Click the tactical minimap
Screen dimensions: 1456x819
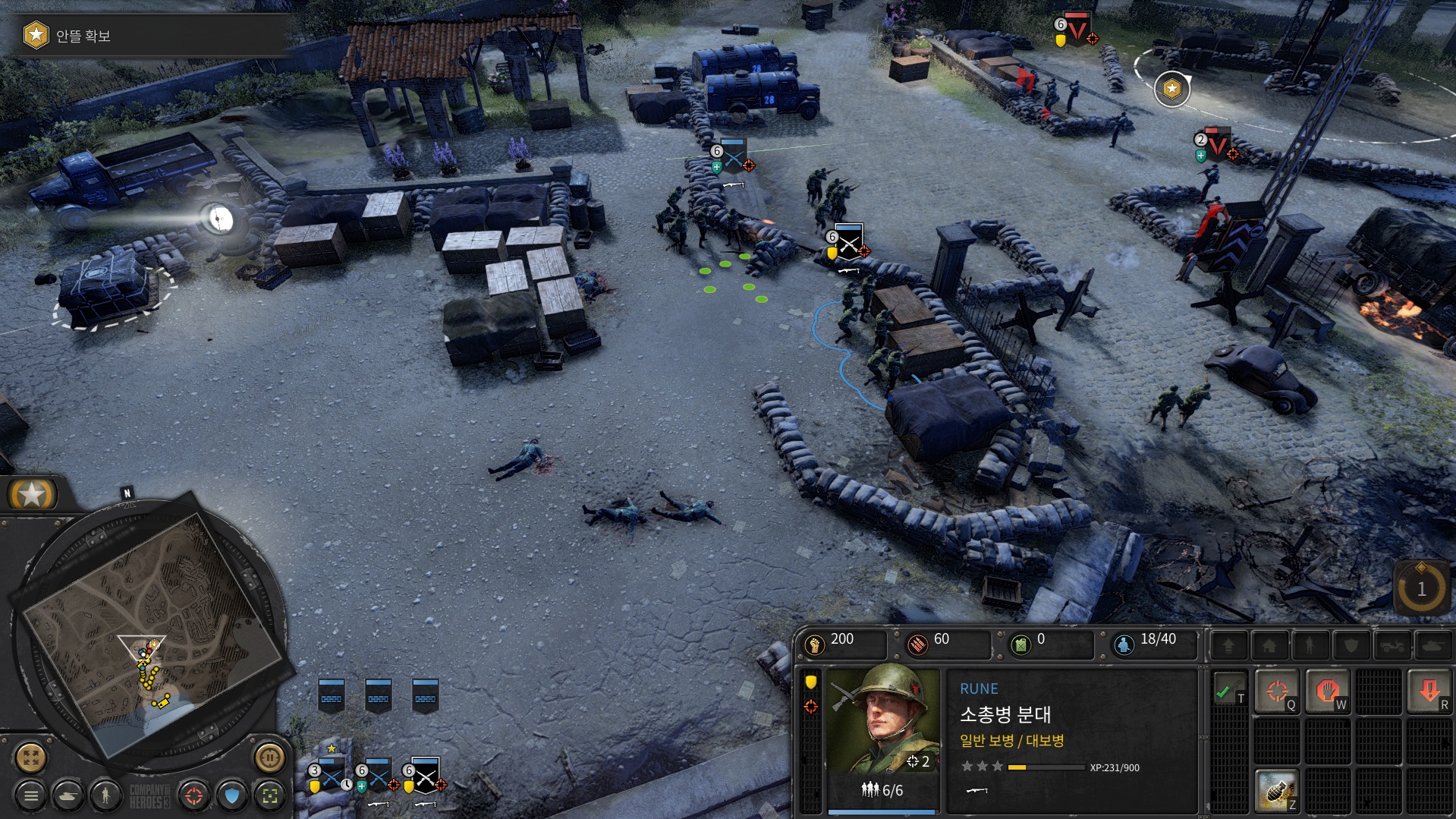pos(152,630)
